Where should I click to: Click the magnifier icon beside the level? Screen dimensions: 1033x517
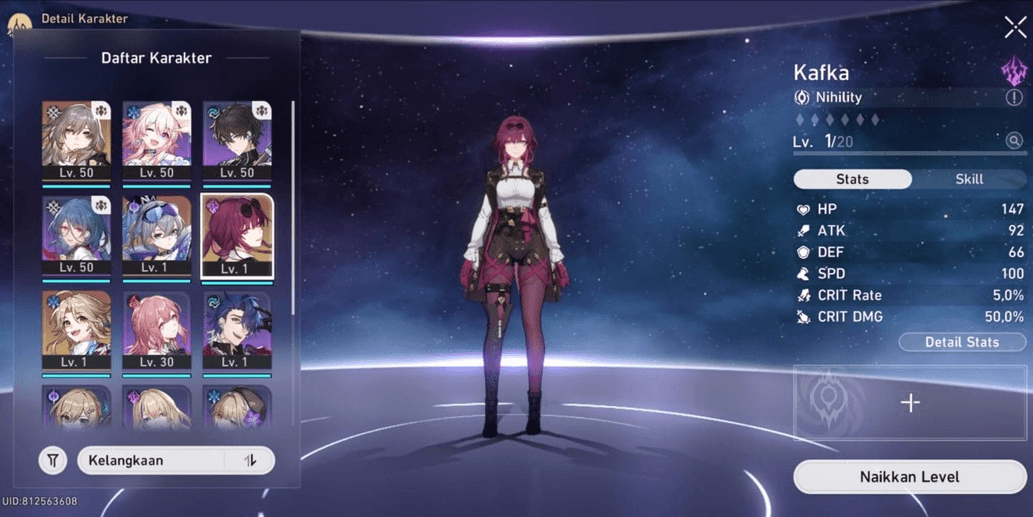tap(1014, 141)
